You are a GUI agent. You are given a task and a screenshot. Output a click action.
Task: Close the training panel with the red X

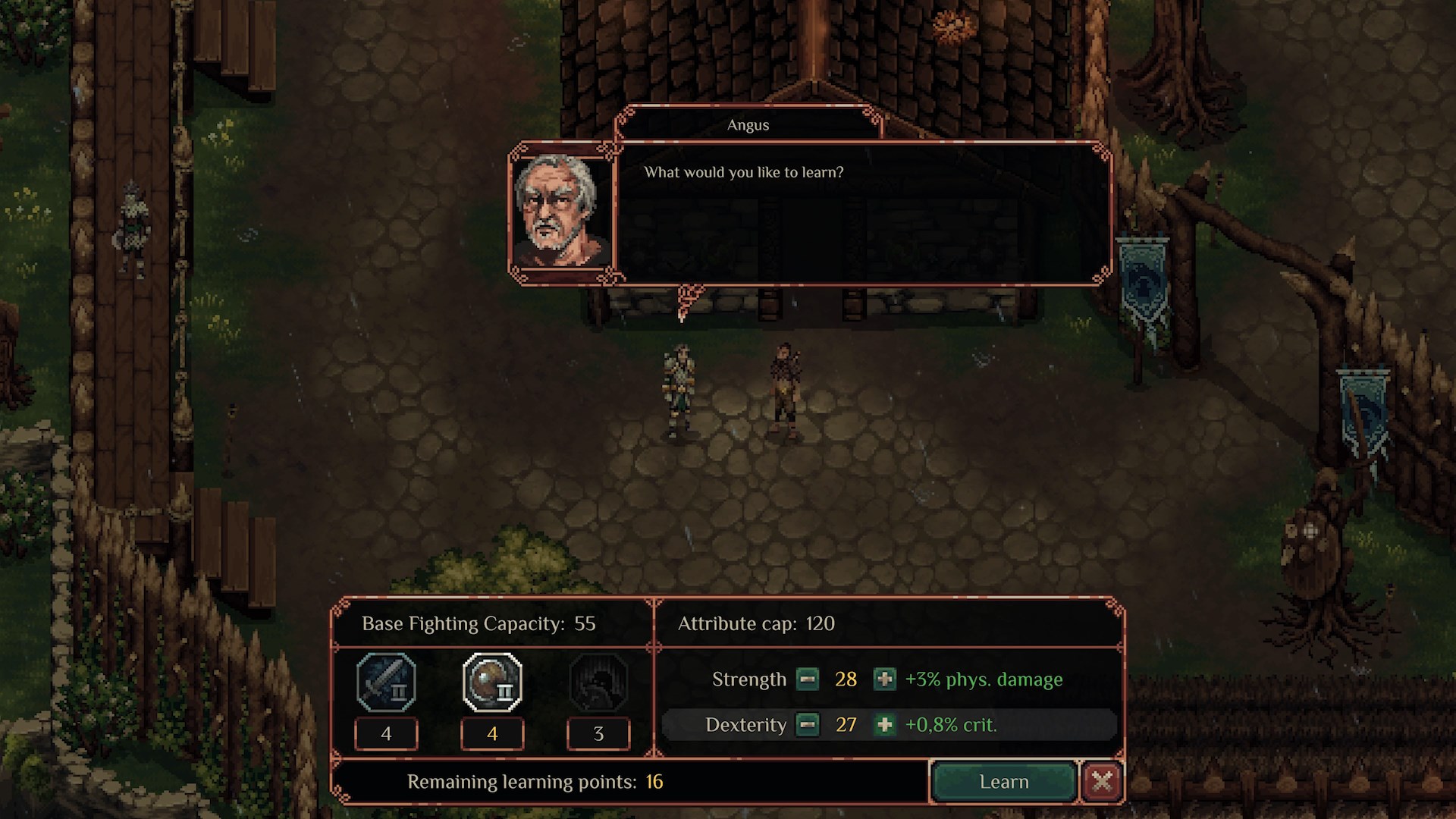[x=1102, y=781]
